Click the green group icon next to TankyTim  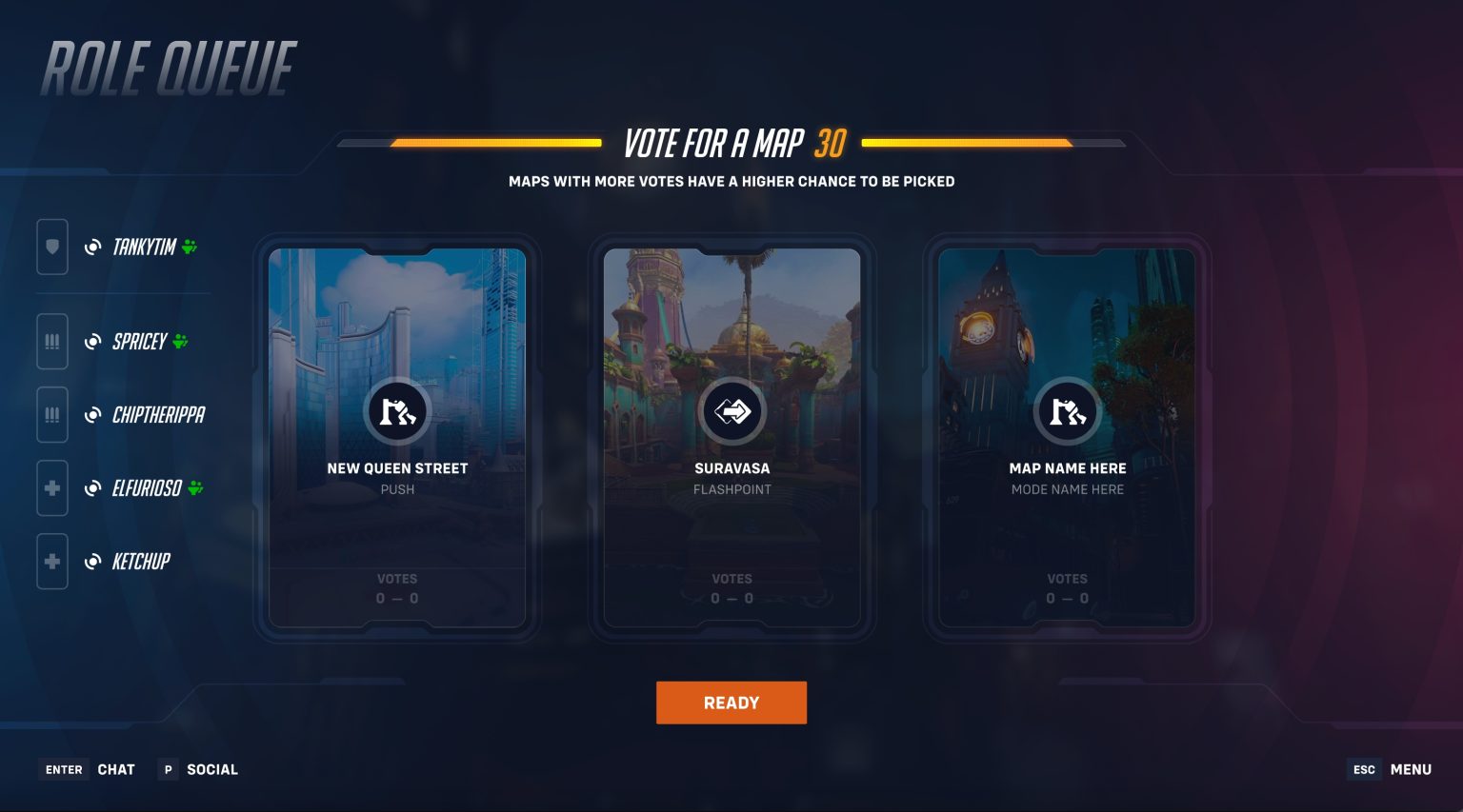[190, 246]
